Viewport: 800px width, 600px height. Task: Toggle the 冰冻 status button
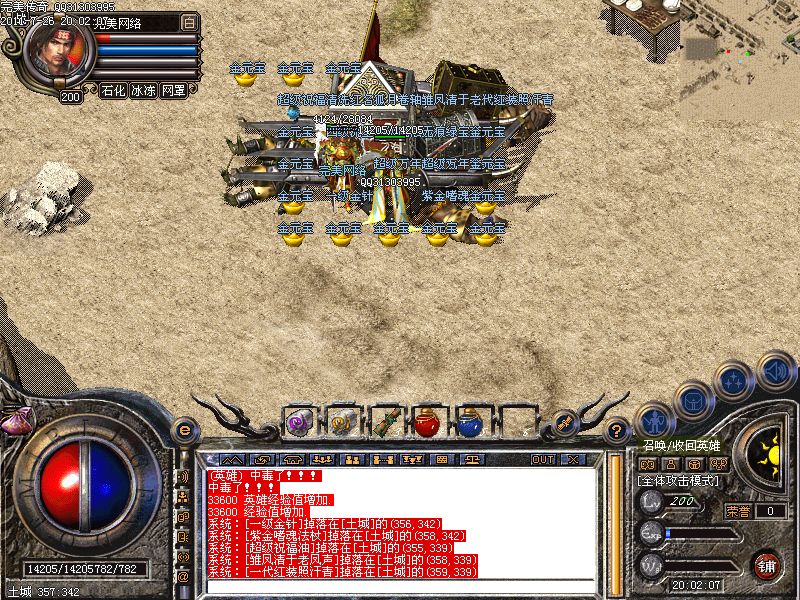pos(143,90)
